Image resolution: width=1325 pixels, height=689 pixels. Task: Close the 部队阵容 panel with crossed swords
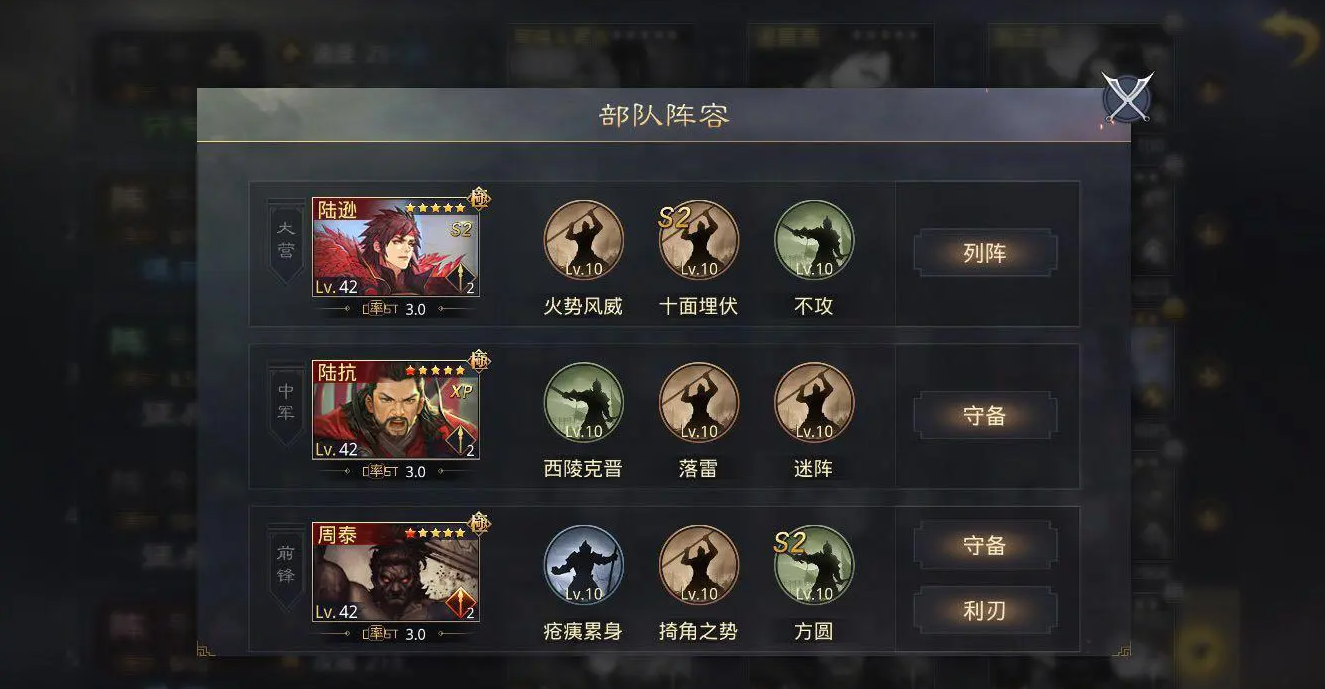[1127, 98]
